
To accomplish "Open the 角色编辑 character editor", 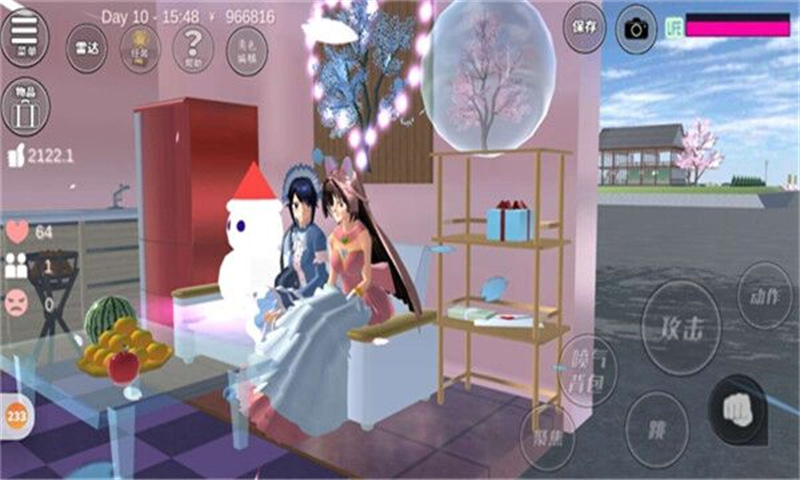I will [x=246, y=46].
